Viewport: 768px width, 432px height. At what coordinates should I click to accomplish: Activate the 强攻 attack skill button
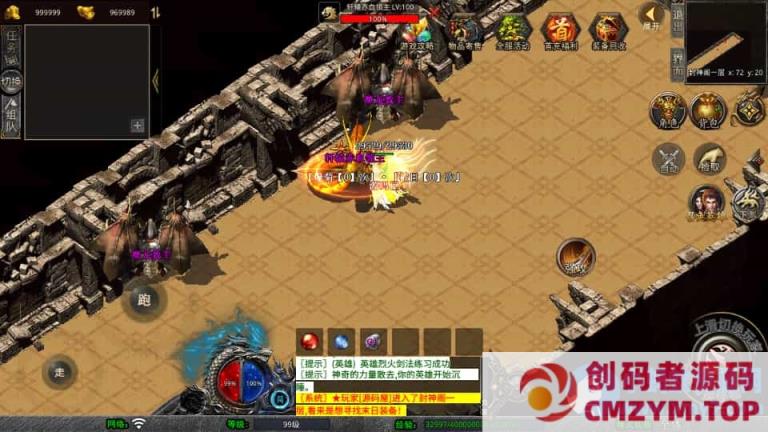tap(576, 256)
